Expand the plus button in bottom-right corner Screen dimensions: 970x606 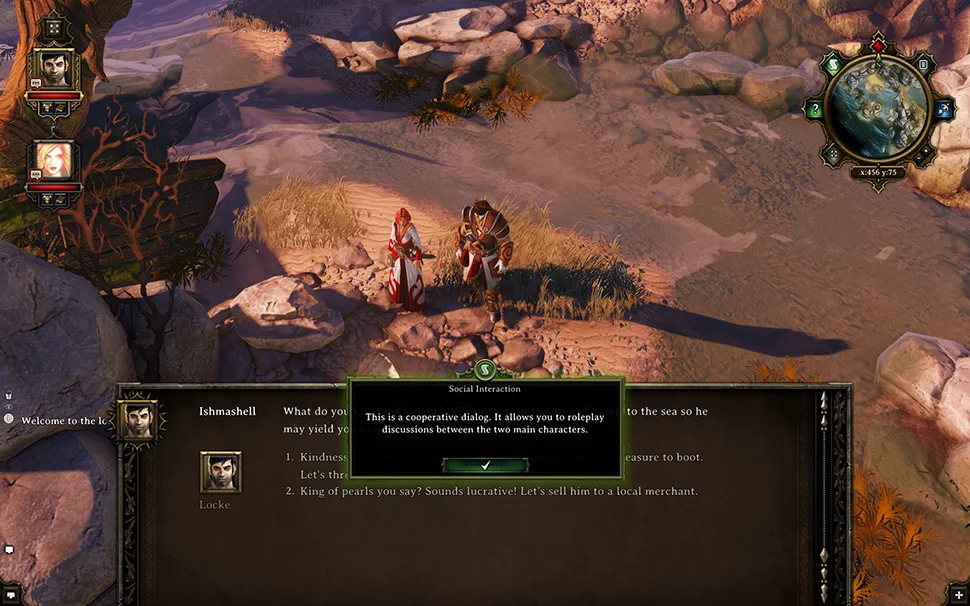[x=960, y=596]
